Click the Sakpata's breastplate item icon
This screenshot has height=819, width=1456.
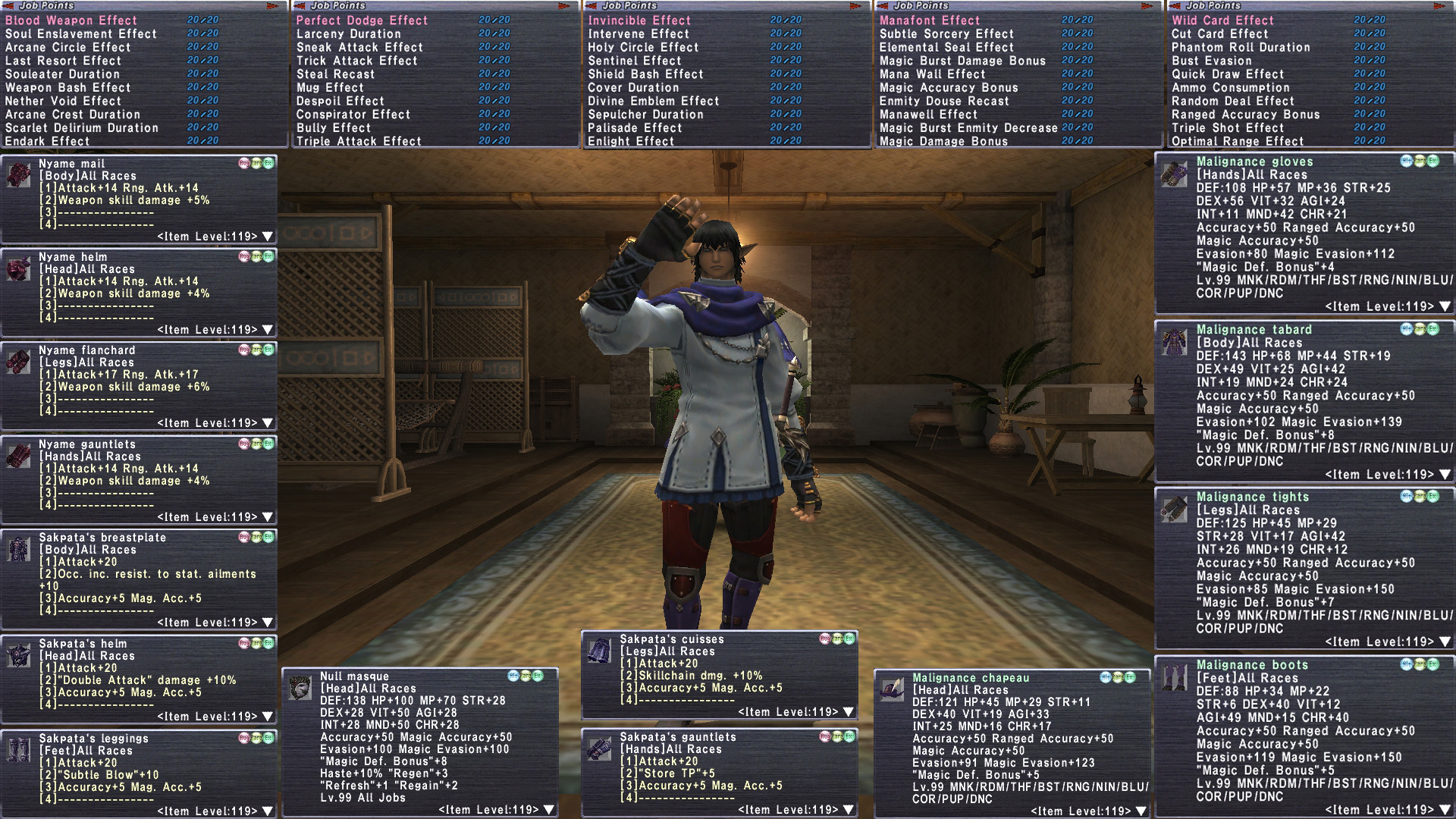point(18,549)
